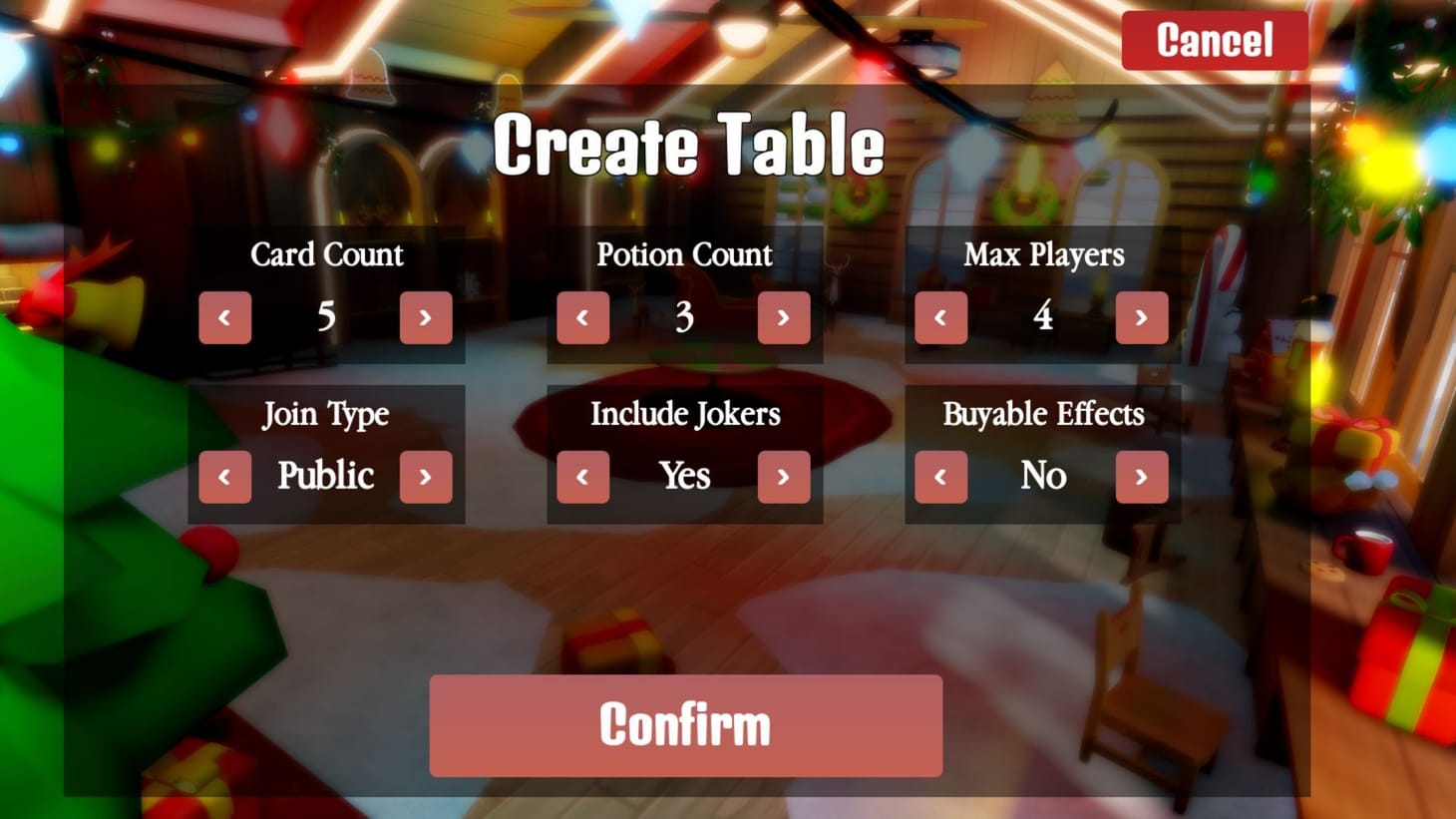Toggle Include Jokers using its right arrow
The width and height of the screenshot is (1456, 819).
[x=784, y=477]
